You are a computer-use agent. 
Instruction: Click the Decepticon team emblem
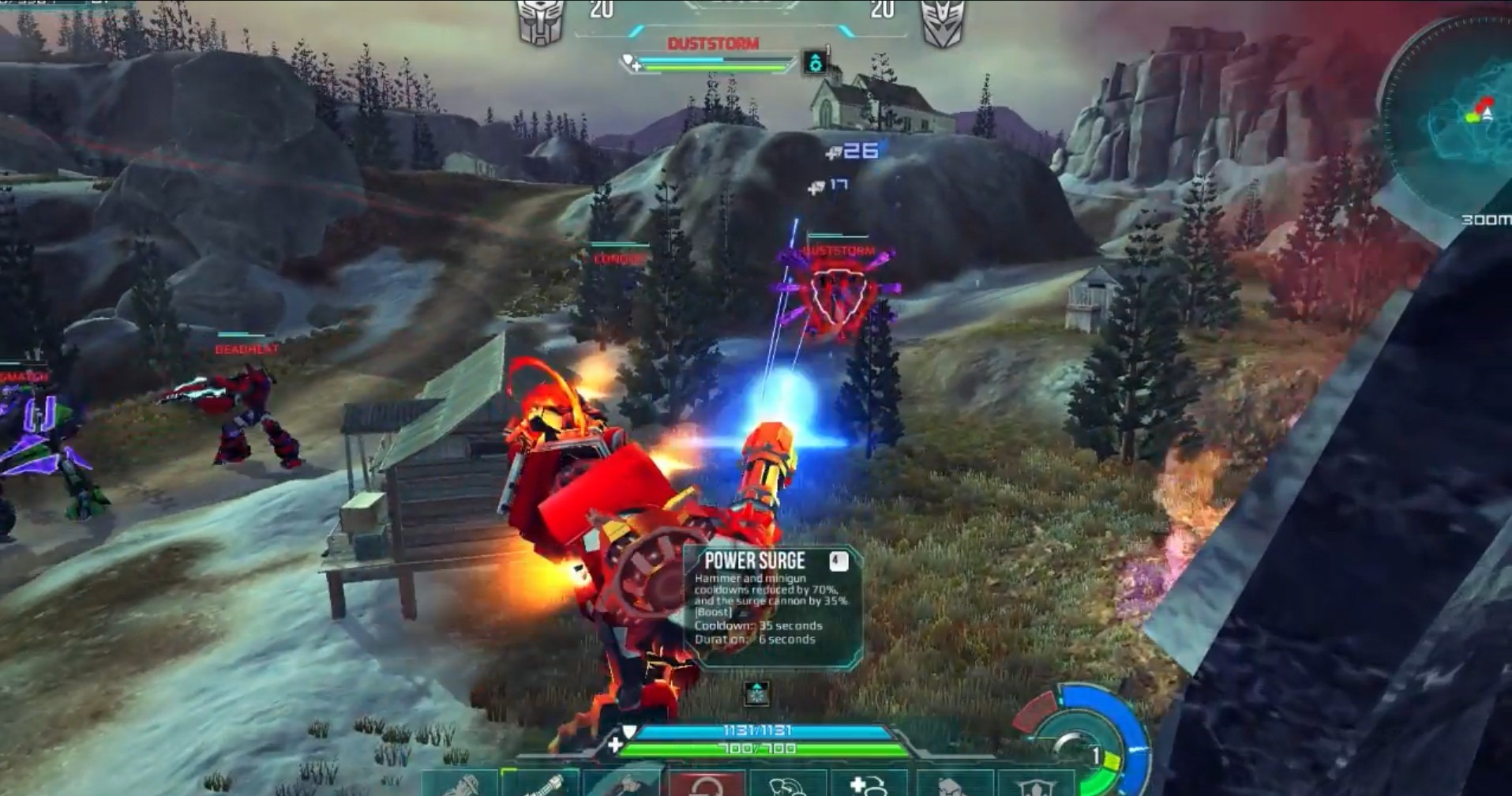click(x=943, y=21)
